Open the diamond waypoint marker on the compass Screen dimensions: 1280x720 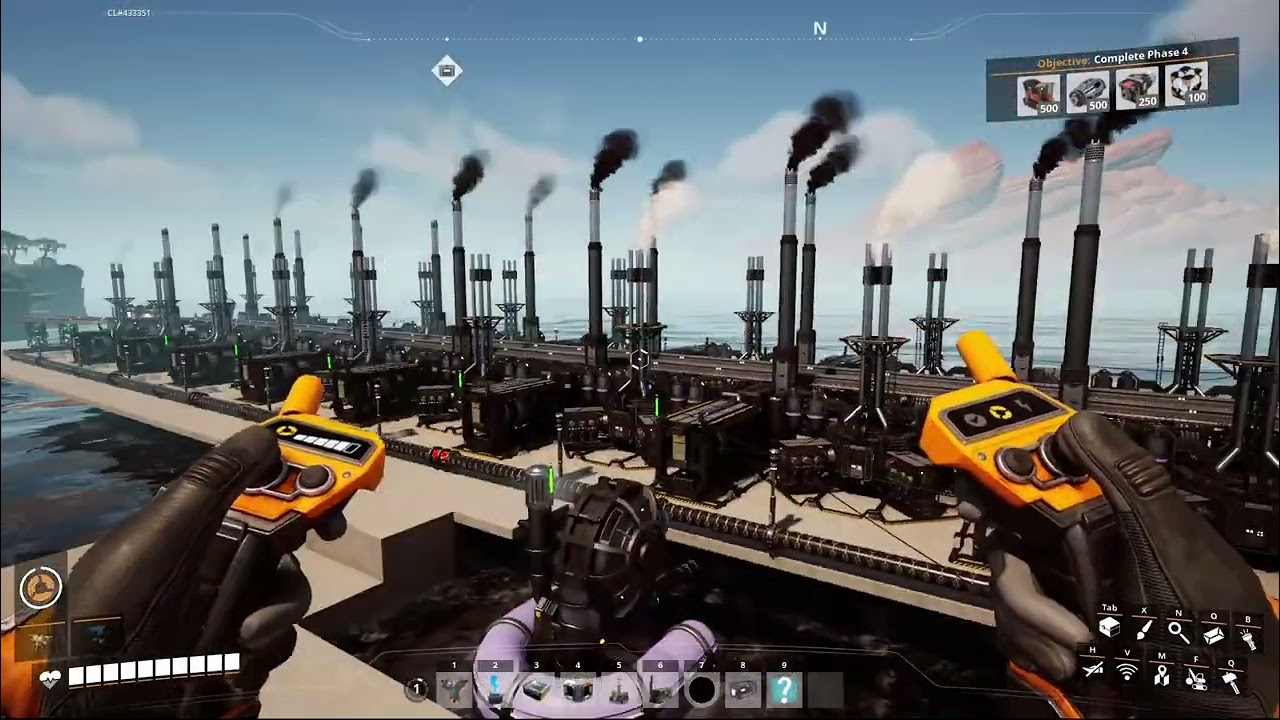(446, 70)
